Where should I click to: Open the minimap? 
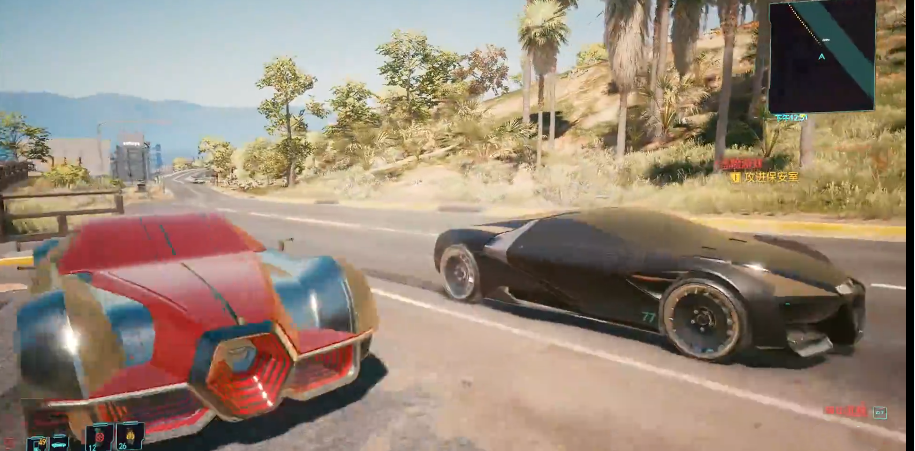click(821, 56)
